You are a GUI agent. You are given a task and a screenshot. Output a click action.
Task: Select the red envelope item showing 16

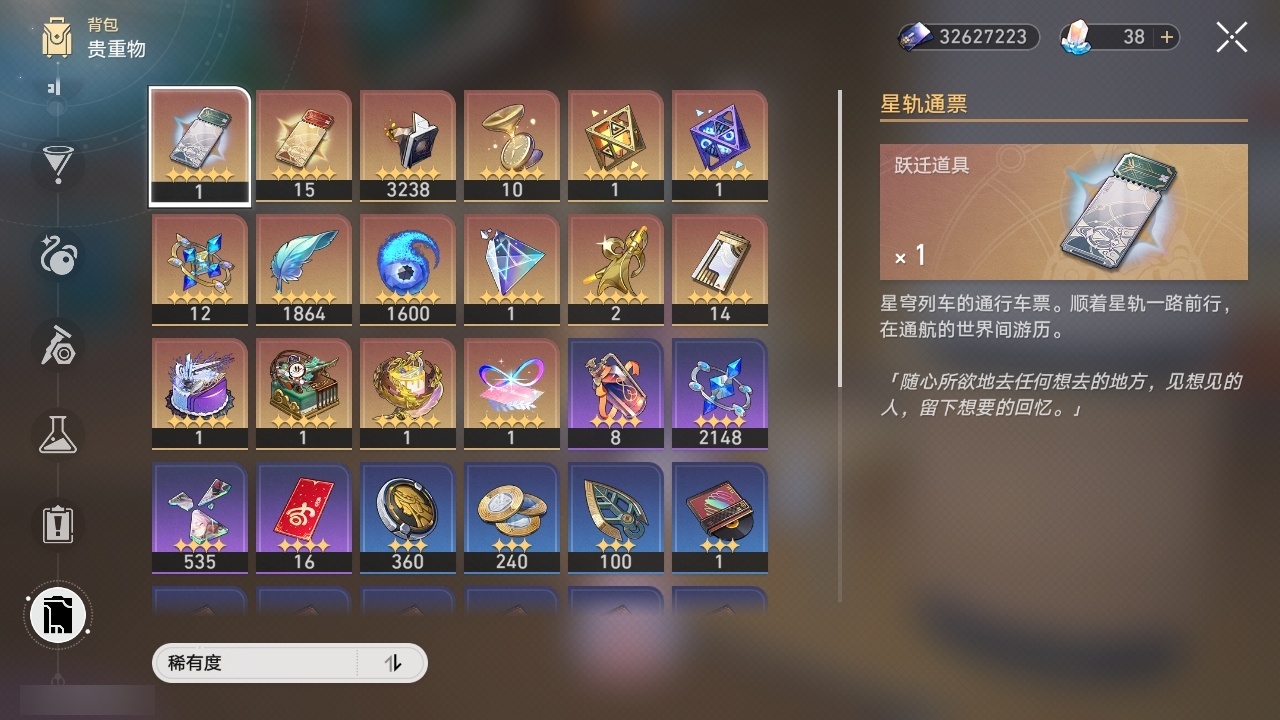(303, 515)
